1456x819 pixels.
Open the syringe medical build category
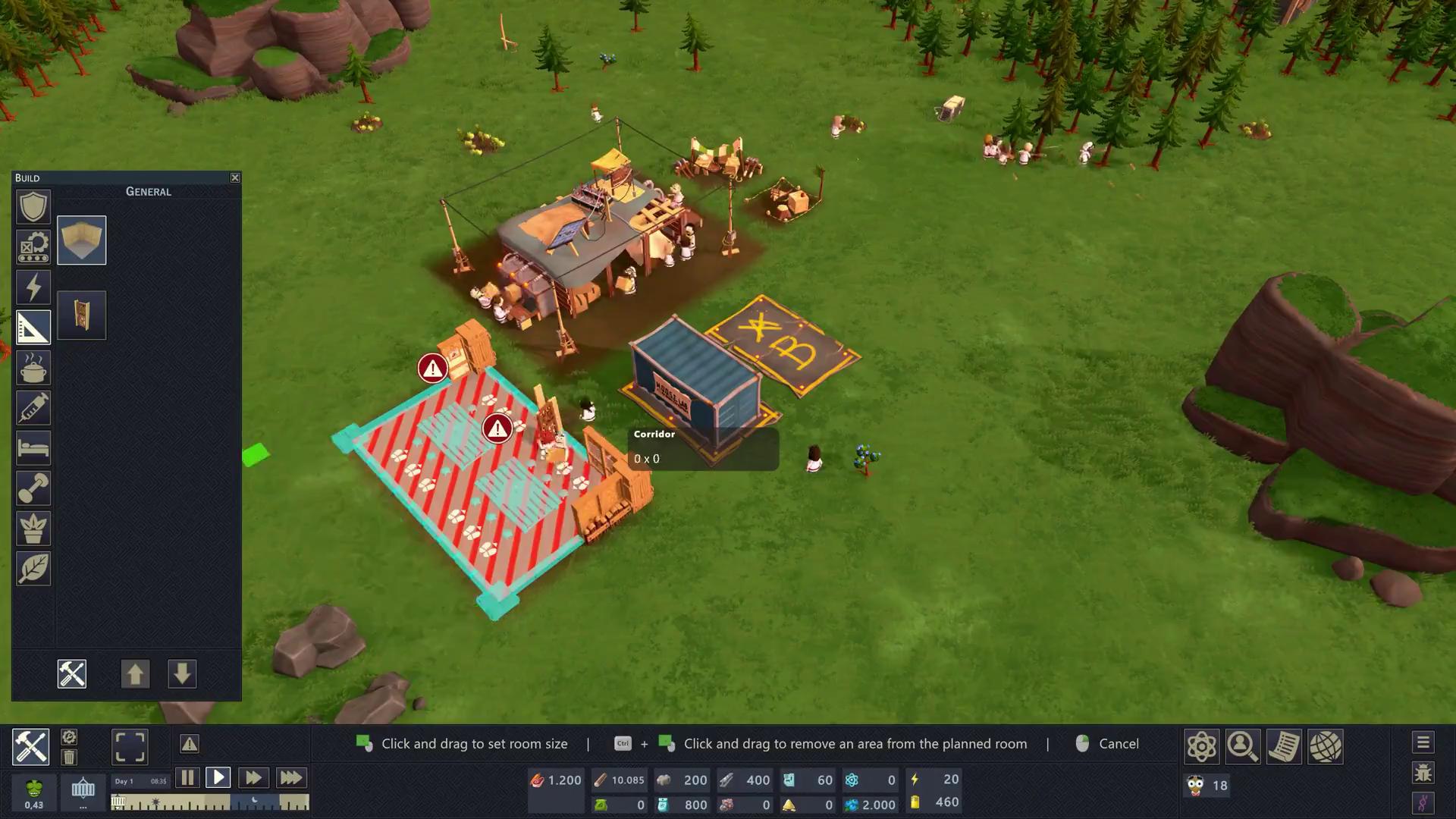point(33,408)
